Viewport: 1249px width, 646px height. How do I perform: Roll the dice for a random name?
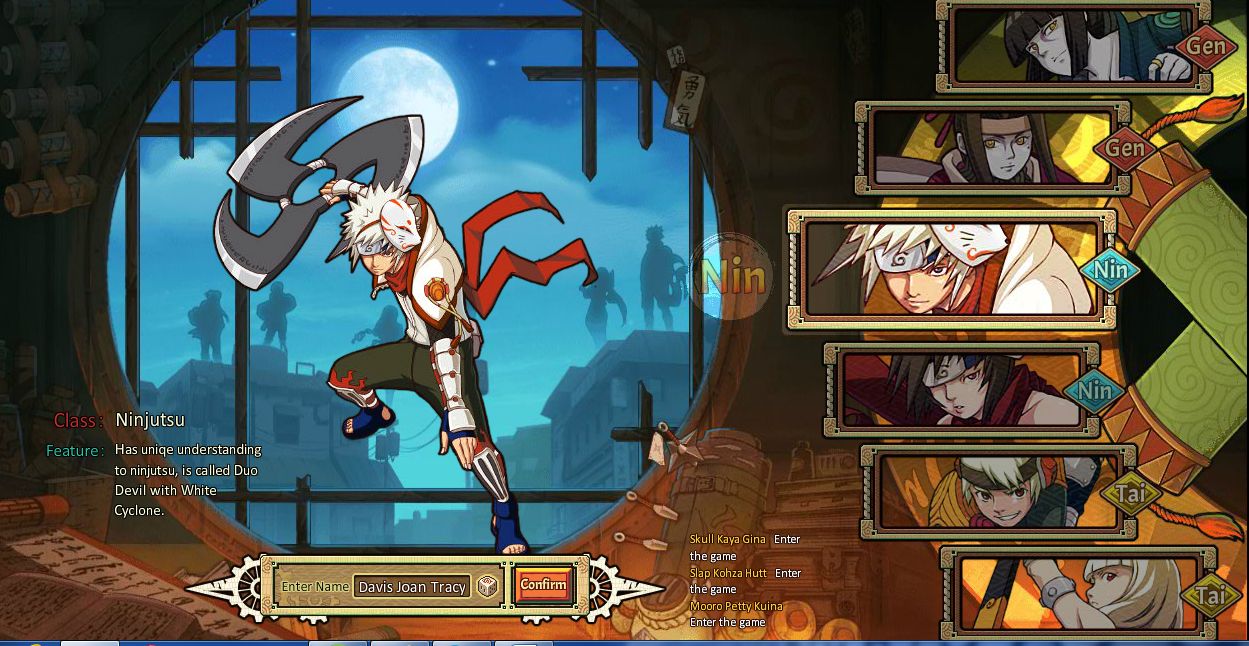tap(487, 586)
